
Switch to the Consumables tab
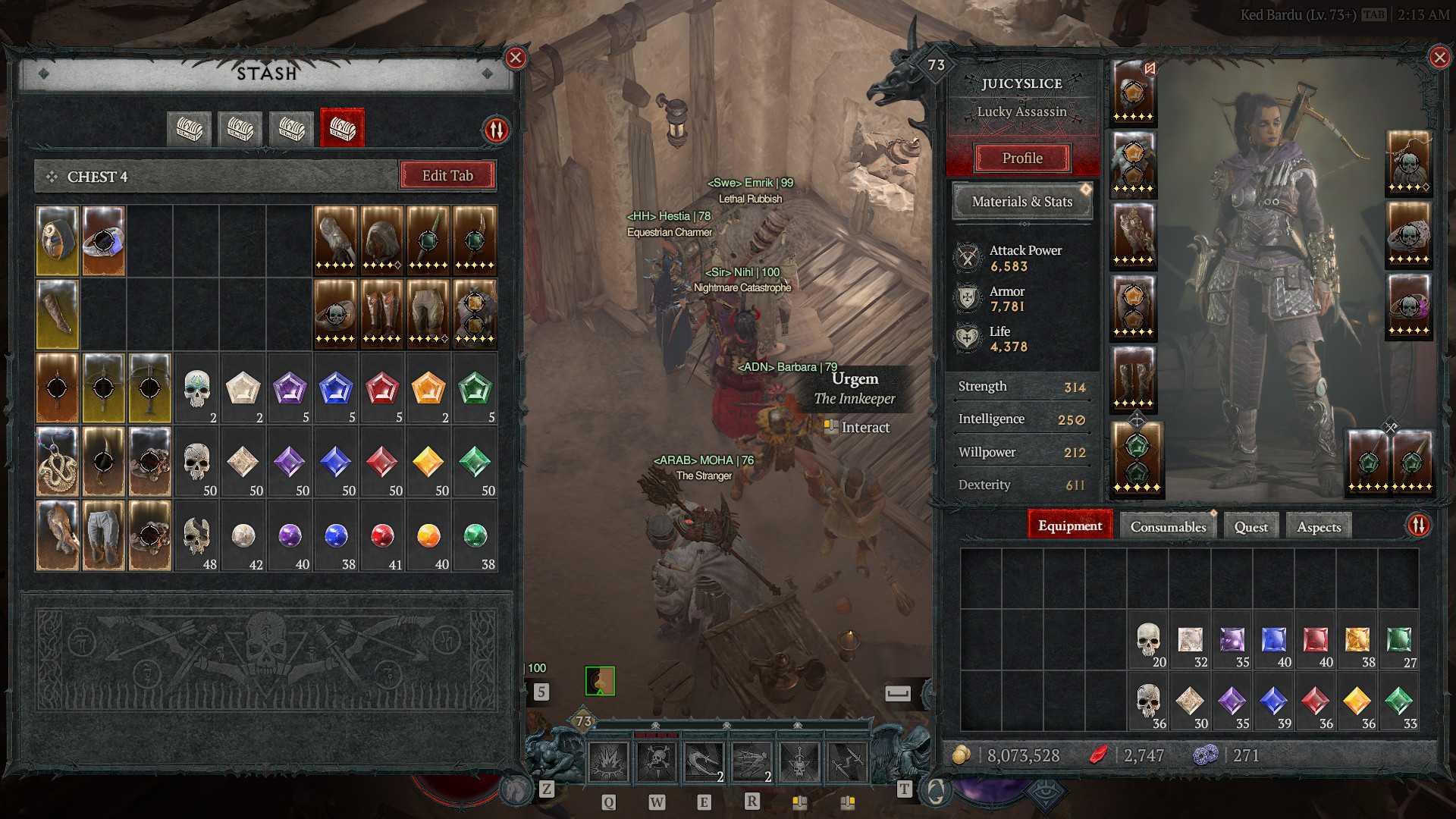pyautogui.click(x=1168, y=526)
